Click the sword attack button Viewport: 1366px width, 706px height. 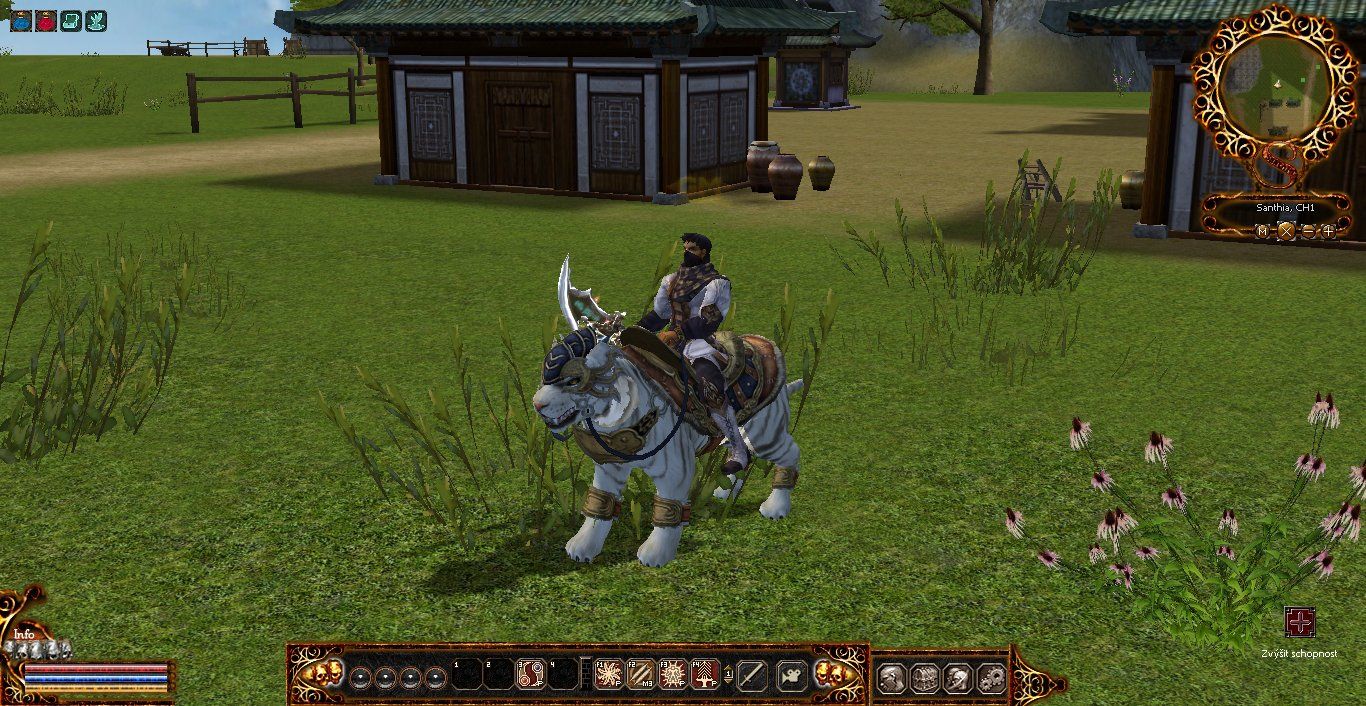pyautogui.click(x=752, y=676)
